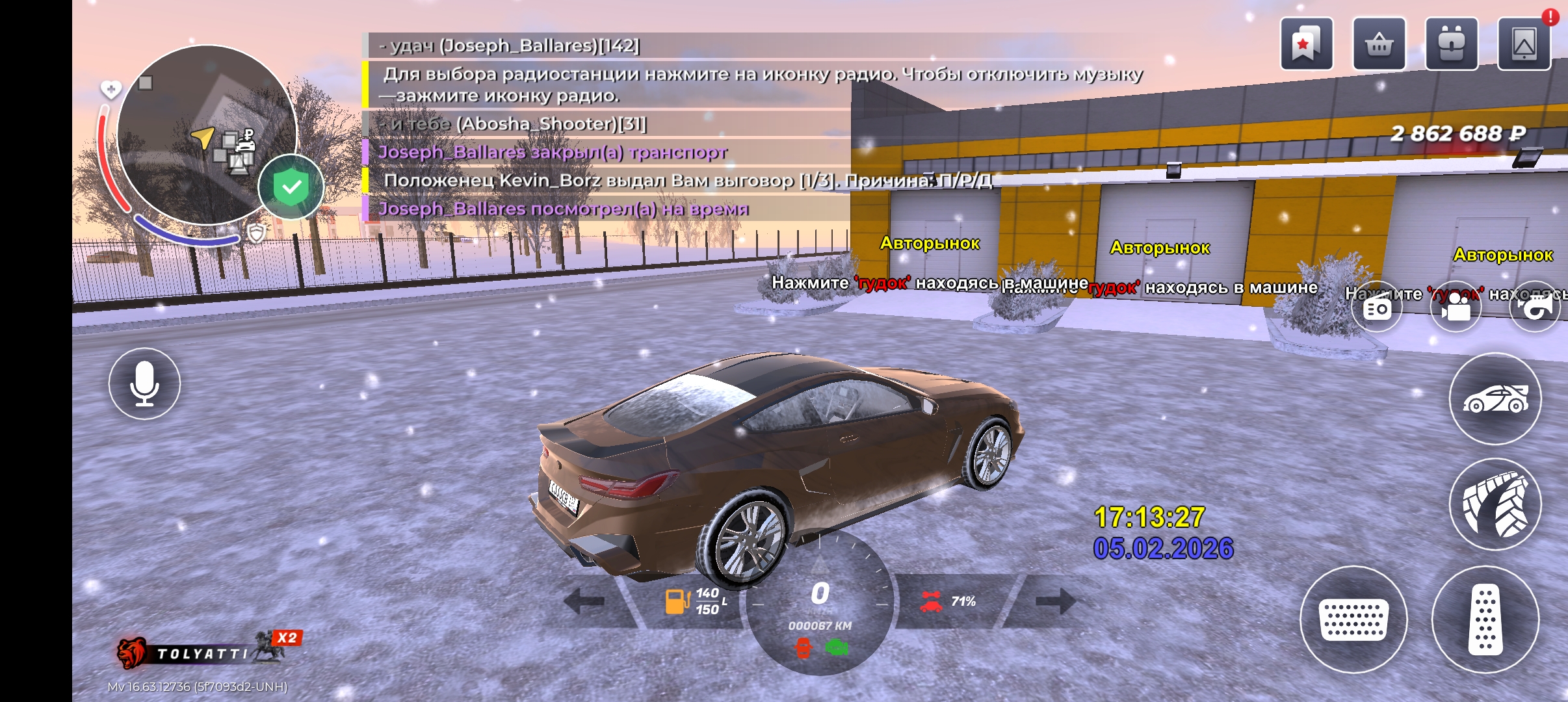Viewport: 1568px width, 702px height.
Task: Open the bookmark star icon menu
Action: point(1306,44)
